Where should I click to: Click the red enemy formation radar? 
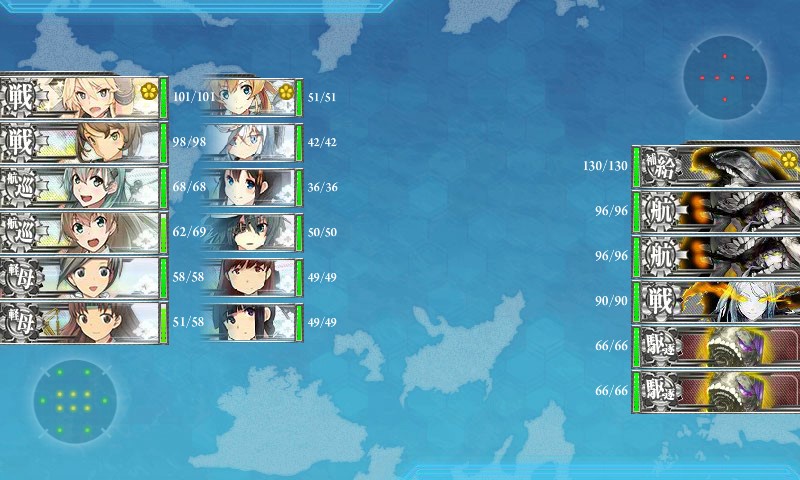(725, 78)
